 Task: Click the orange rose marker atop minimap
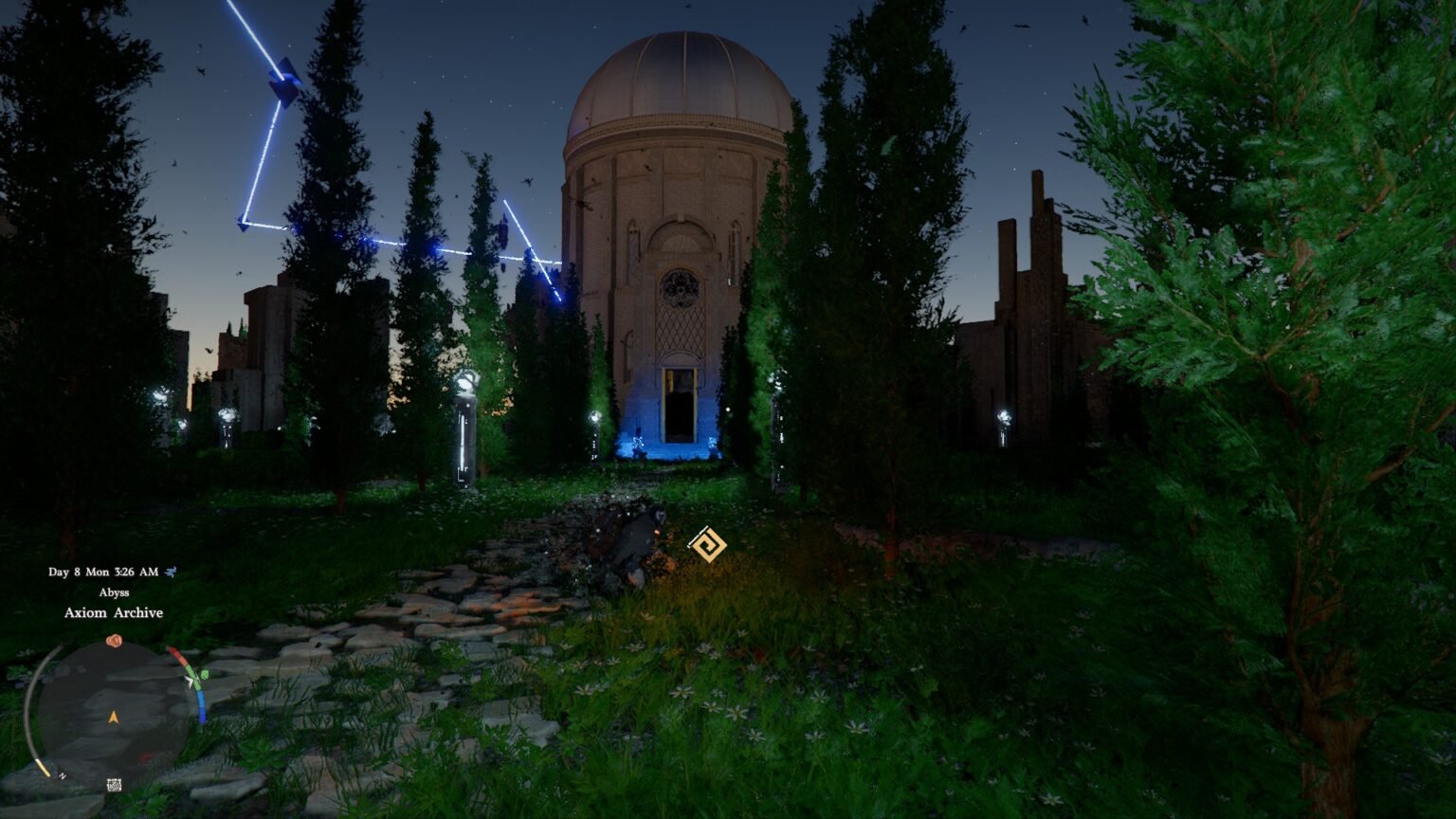(114, 642)
